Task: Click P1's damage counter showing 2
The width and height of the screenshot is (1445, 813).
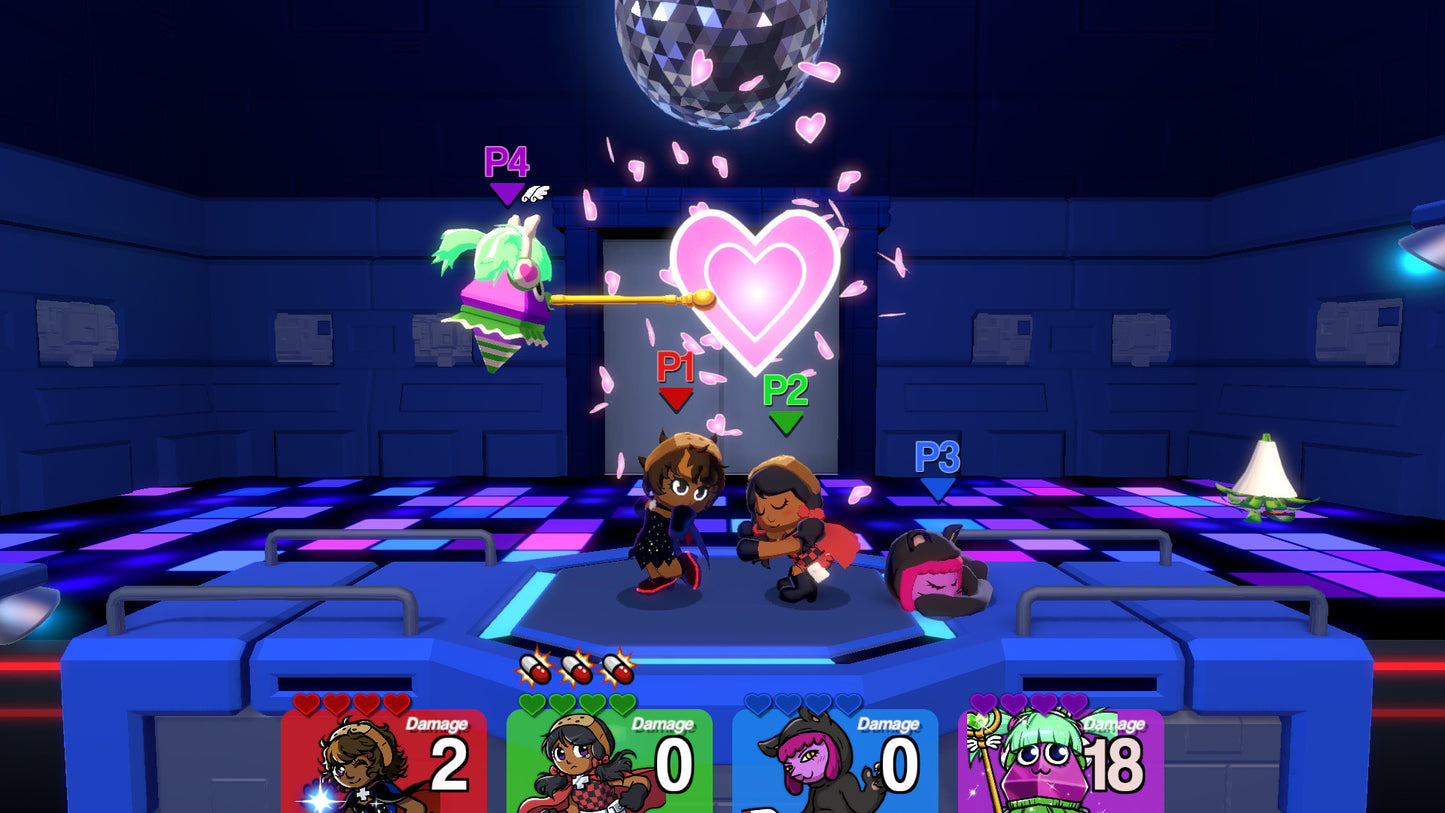Action: coord(450,765)
